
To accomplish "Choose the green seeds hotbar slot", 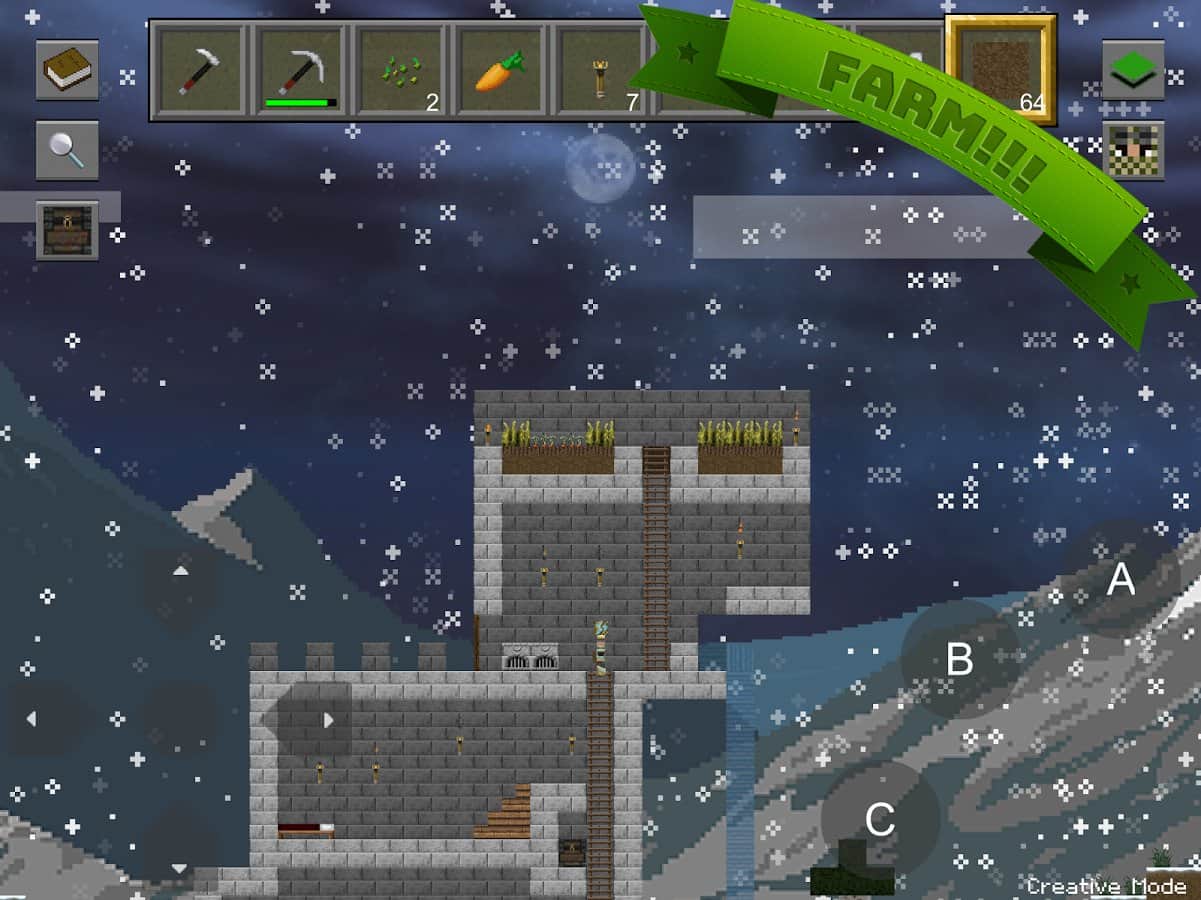I will tap(401, 71).
